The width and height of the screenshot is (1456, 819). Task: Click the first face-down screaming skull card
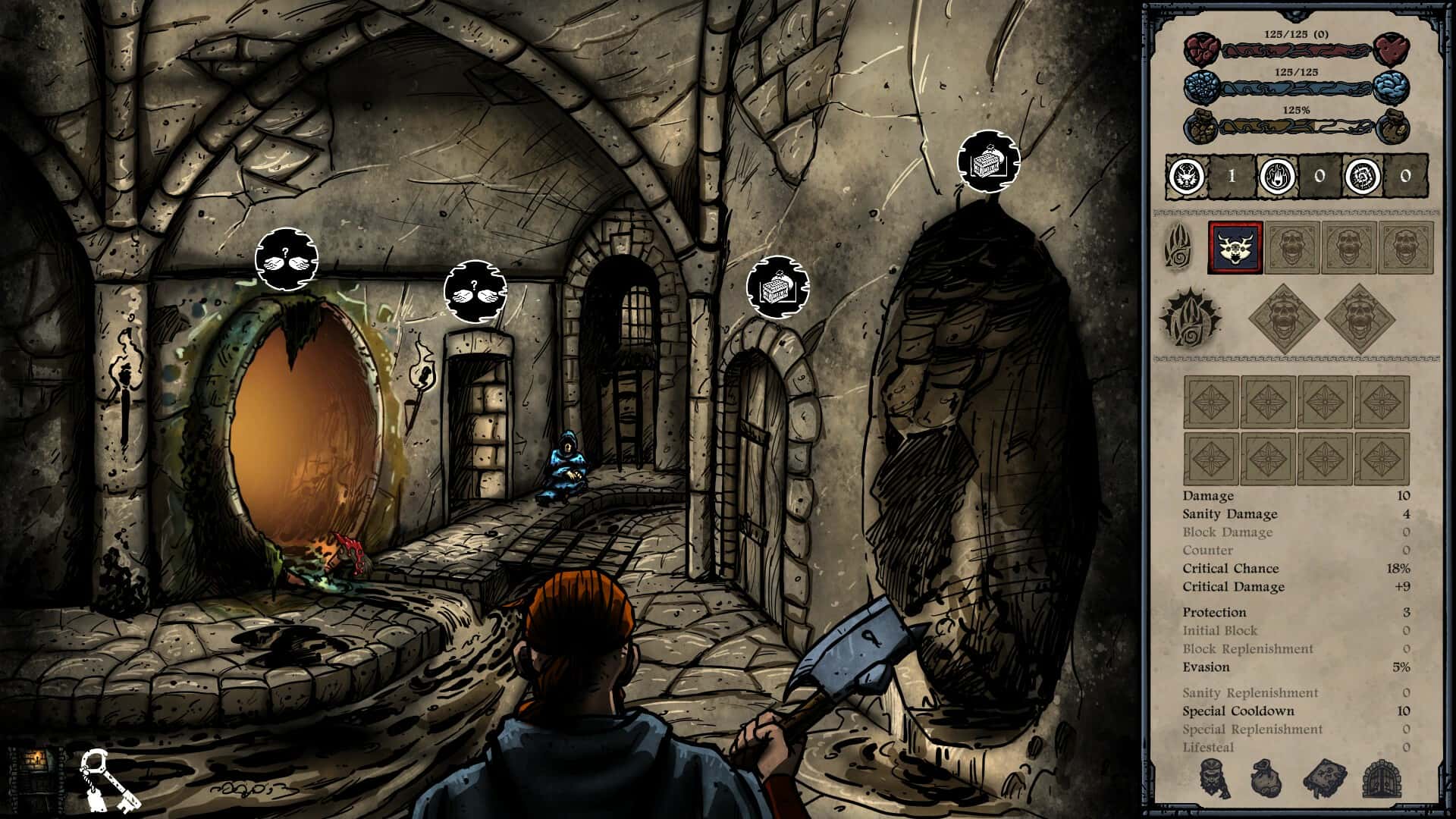pyautogui.click(x=1291, y=247)
